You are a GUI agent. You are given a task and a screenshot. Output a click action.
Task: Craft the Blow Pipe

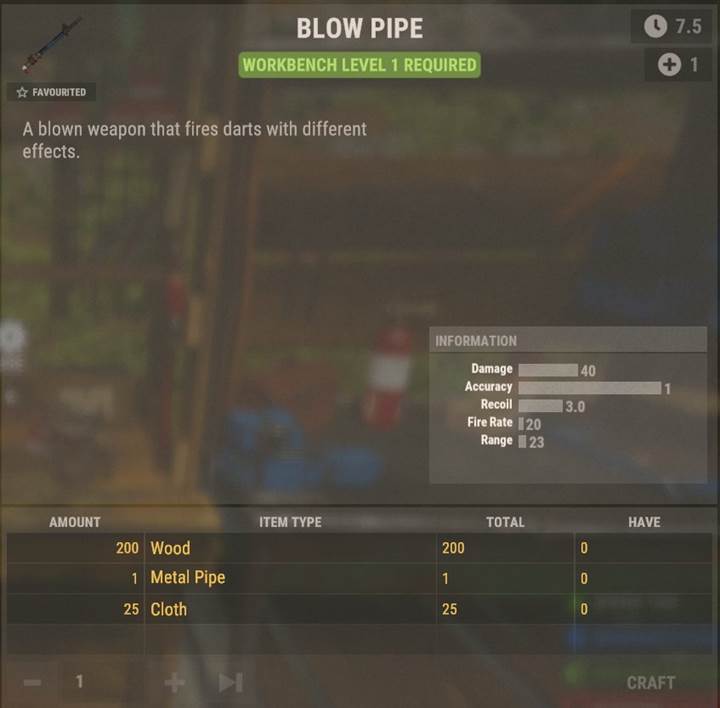[x=650, y=682]
